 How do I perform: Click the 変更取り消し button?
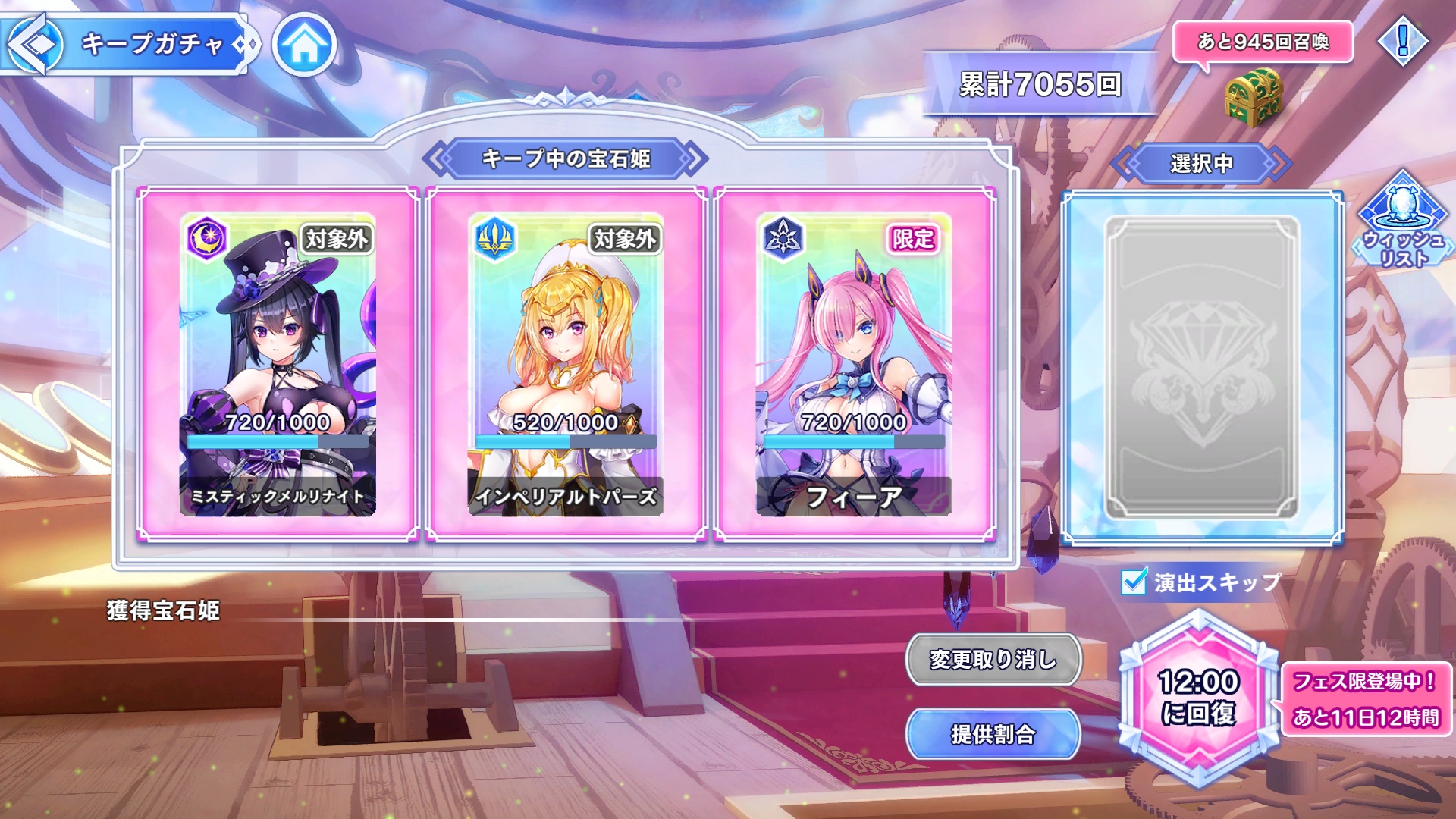coord(993,659)
